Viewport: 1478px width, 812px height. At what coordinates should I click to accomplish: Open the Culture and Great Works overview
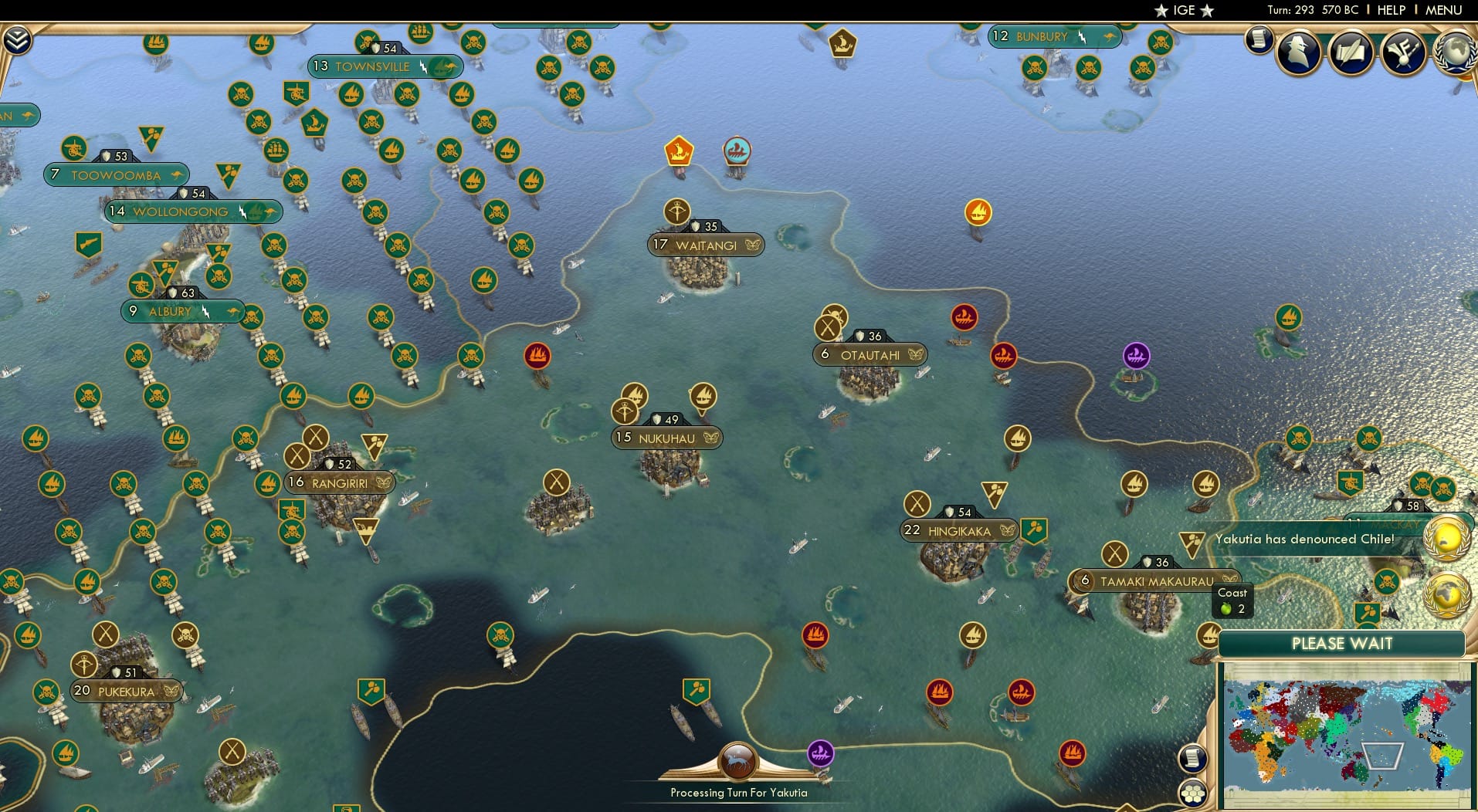(x=1402, y=52)
